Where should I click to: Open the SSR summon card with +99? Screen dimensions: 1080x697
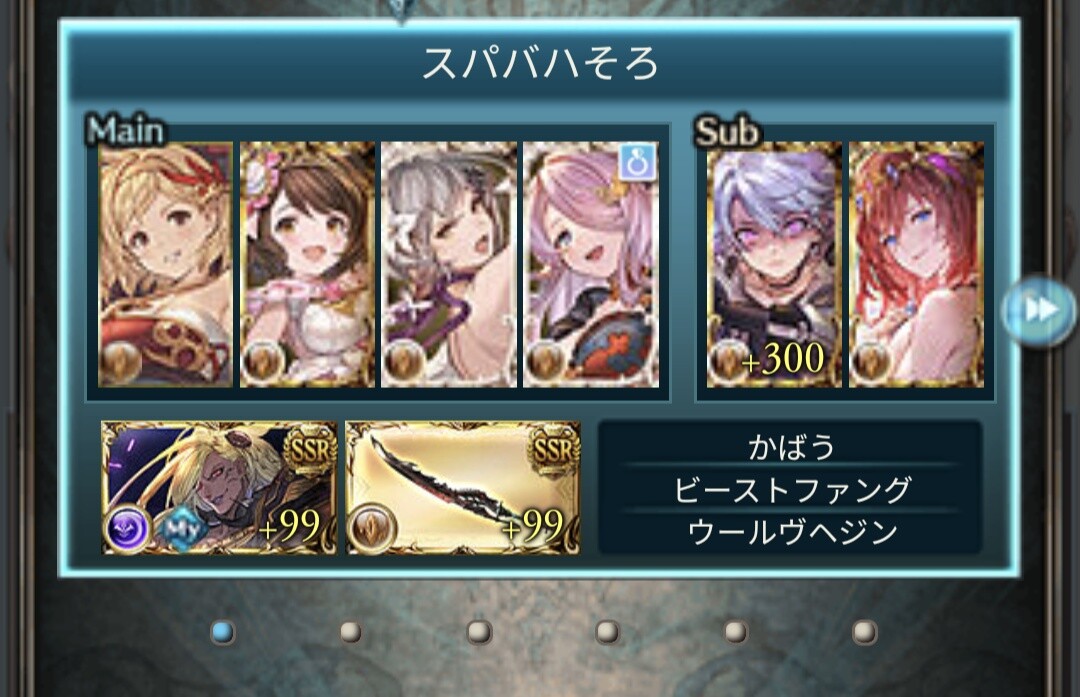(220, 487)
